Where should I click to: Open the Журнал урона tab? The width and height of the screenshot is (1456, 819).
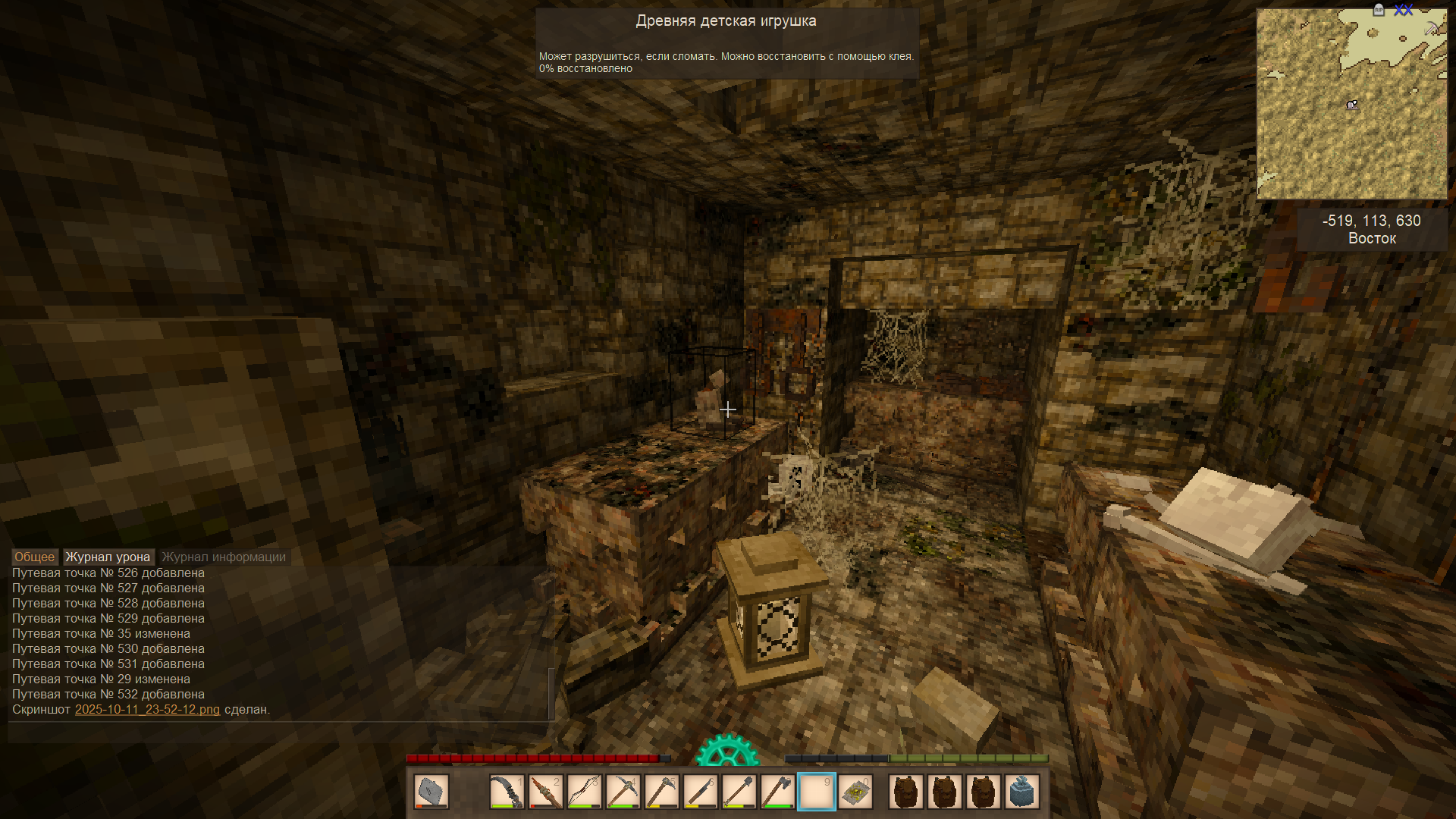coord(108,557)
